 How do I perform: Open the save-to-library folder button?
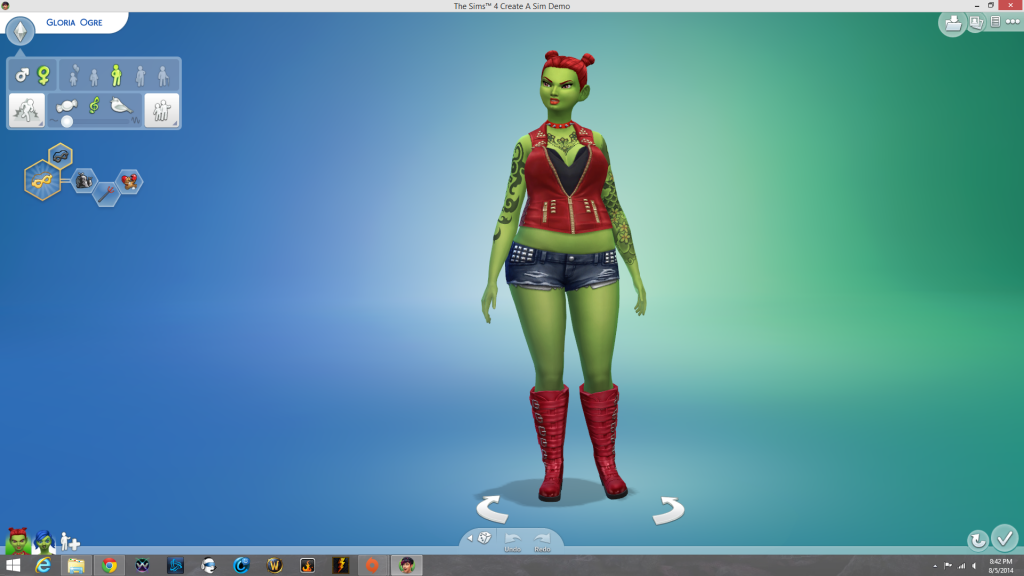pyautogui.click(x=952, y=22)
